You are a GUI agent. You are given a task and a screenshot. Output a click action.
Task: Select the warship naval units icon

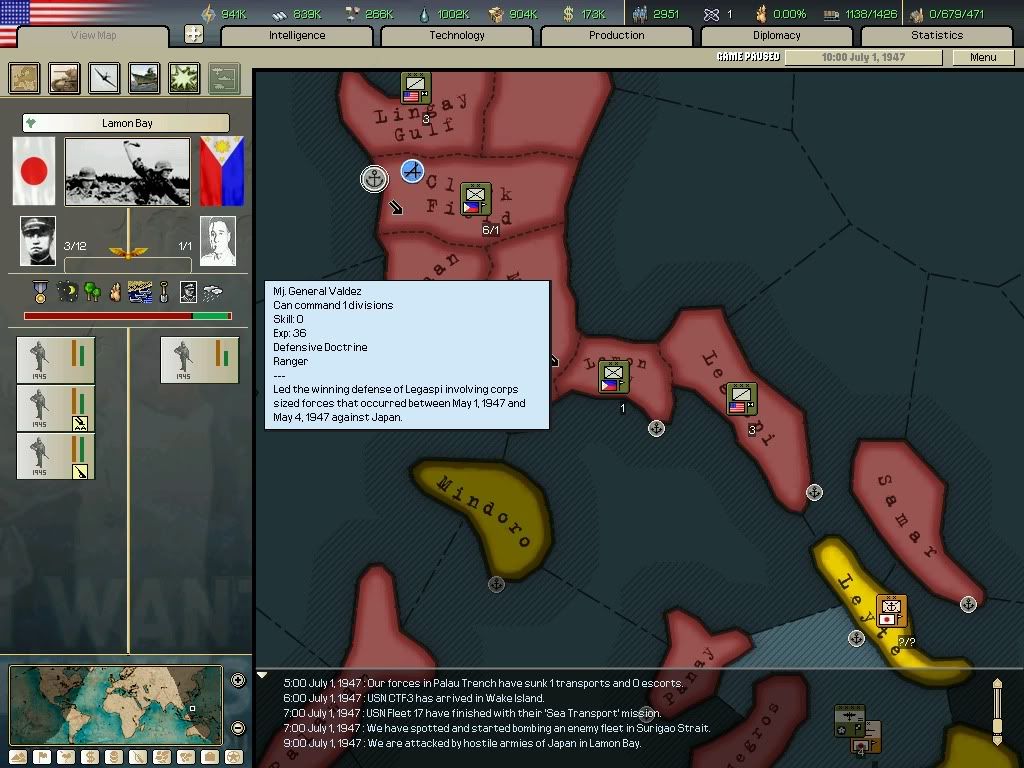coord(144,78)
